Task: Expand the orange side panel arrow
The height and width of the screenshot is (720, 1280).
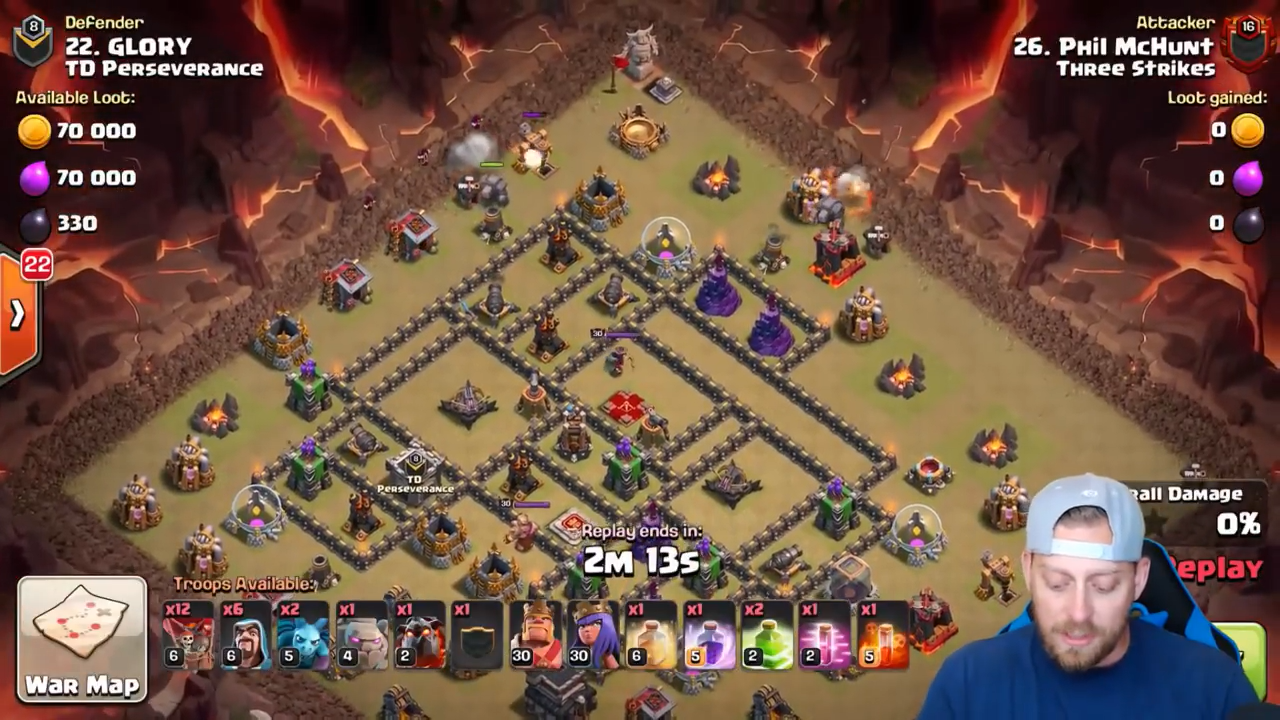Action: click(x=18, y=315)
